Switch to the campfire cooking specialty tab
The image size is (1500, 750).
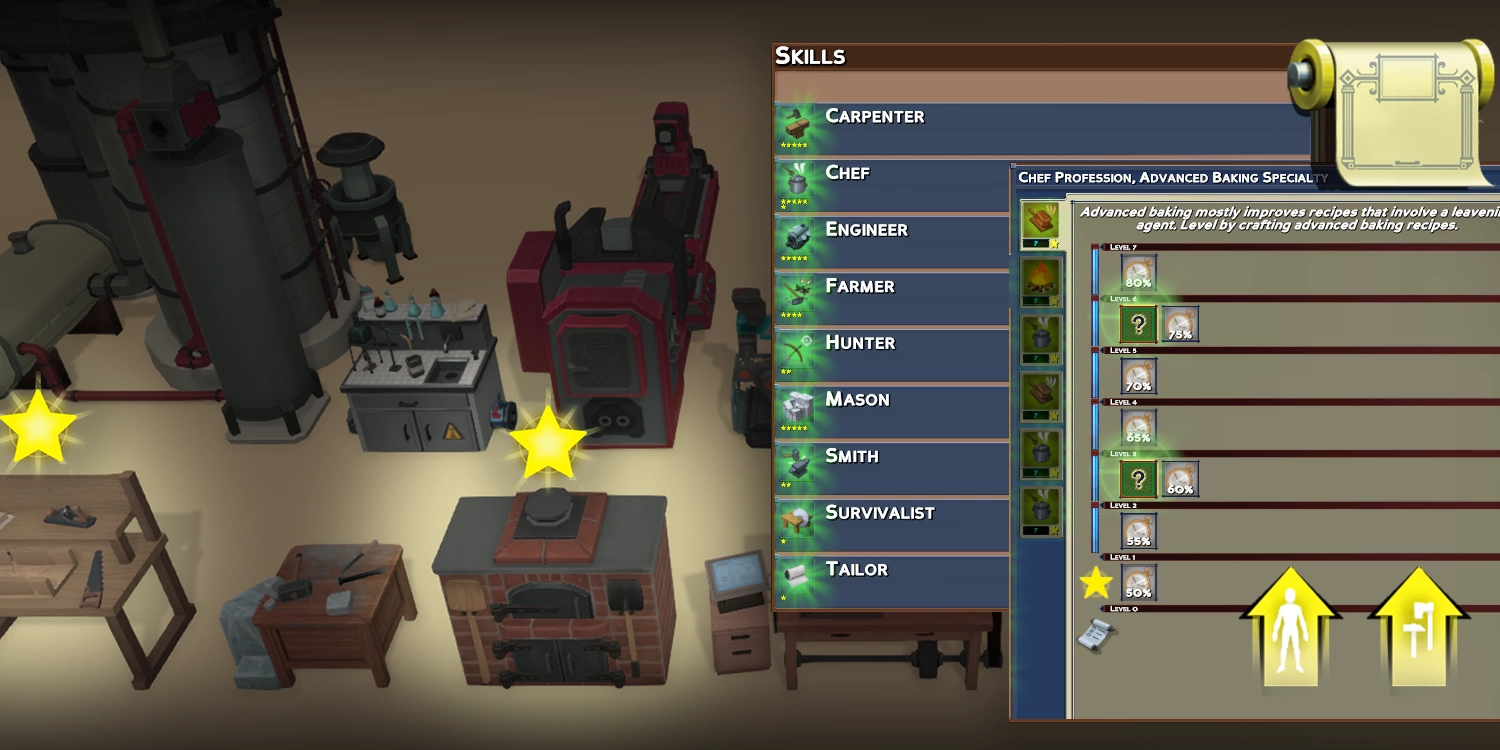(1040, 282)
